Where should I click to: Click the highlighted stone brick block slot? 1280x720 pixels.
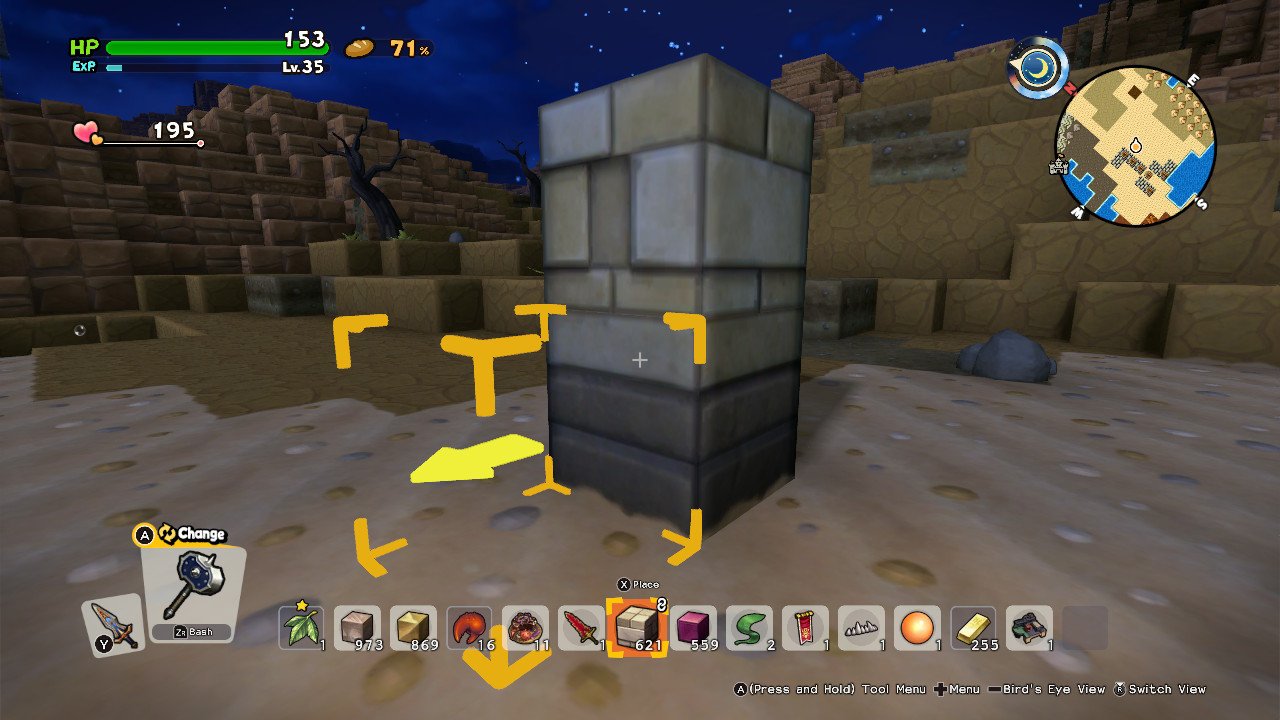(x=637, y=628)
